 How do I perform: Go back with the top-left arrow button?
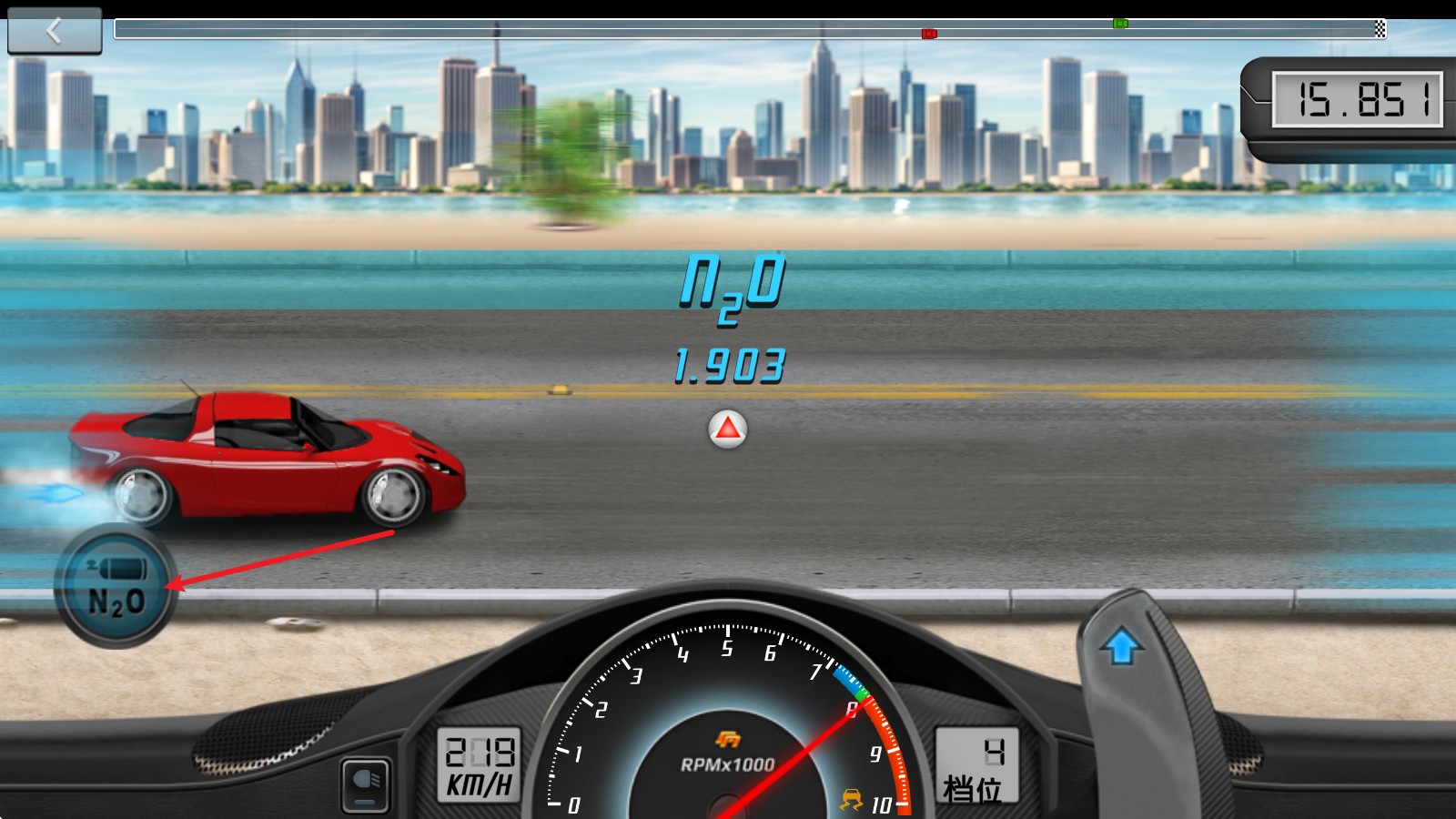point(55,32)
